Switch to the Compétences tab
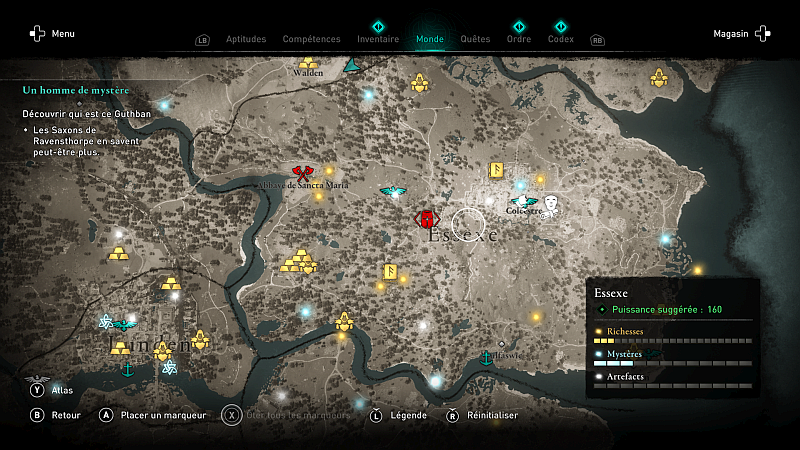Screen dimensions: 800x450 click(311, 40)
